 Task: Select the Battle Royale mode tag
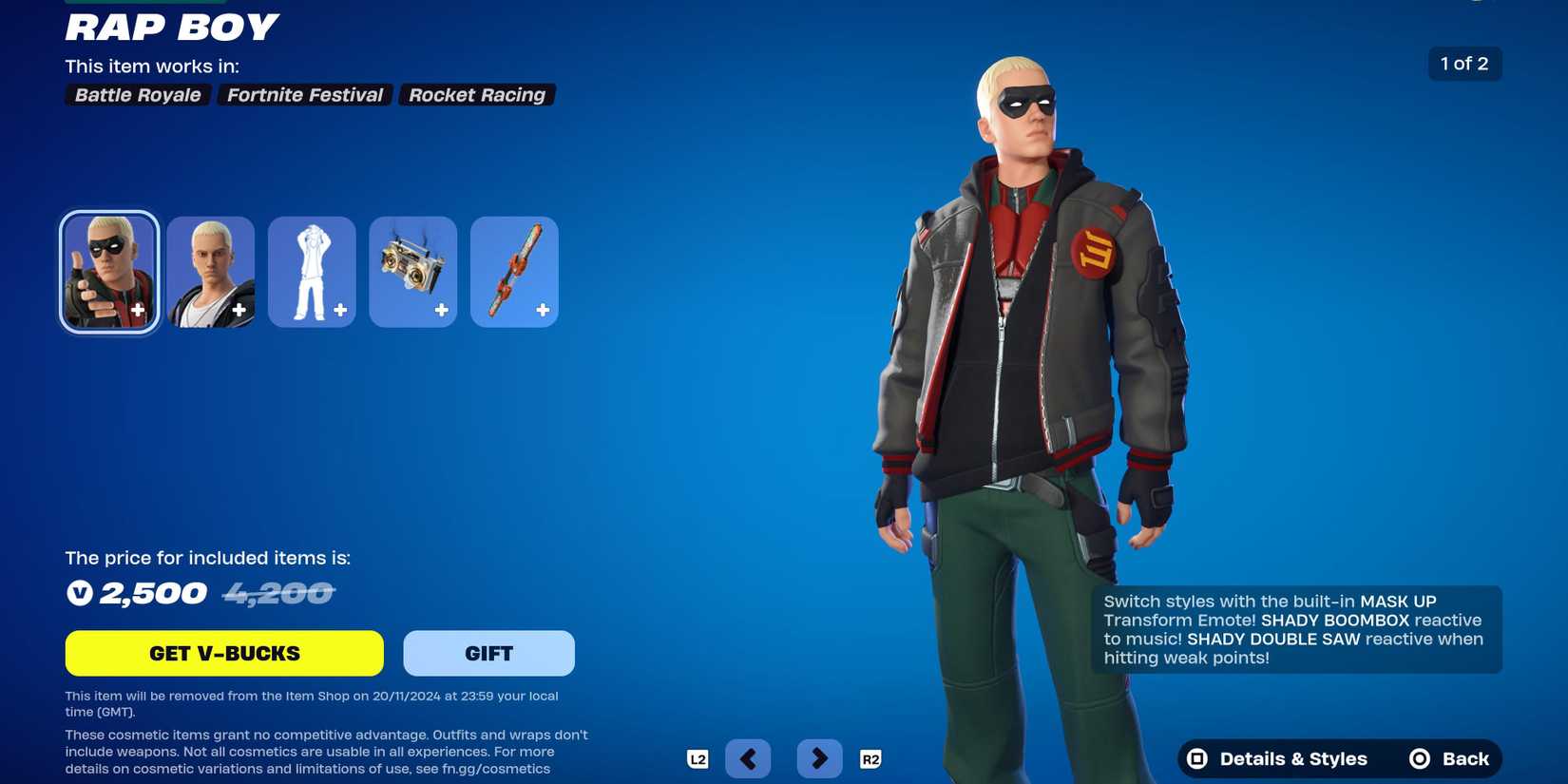[137, 94]
